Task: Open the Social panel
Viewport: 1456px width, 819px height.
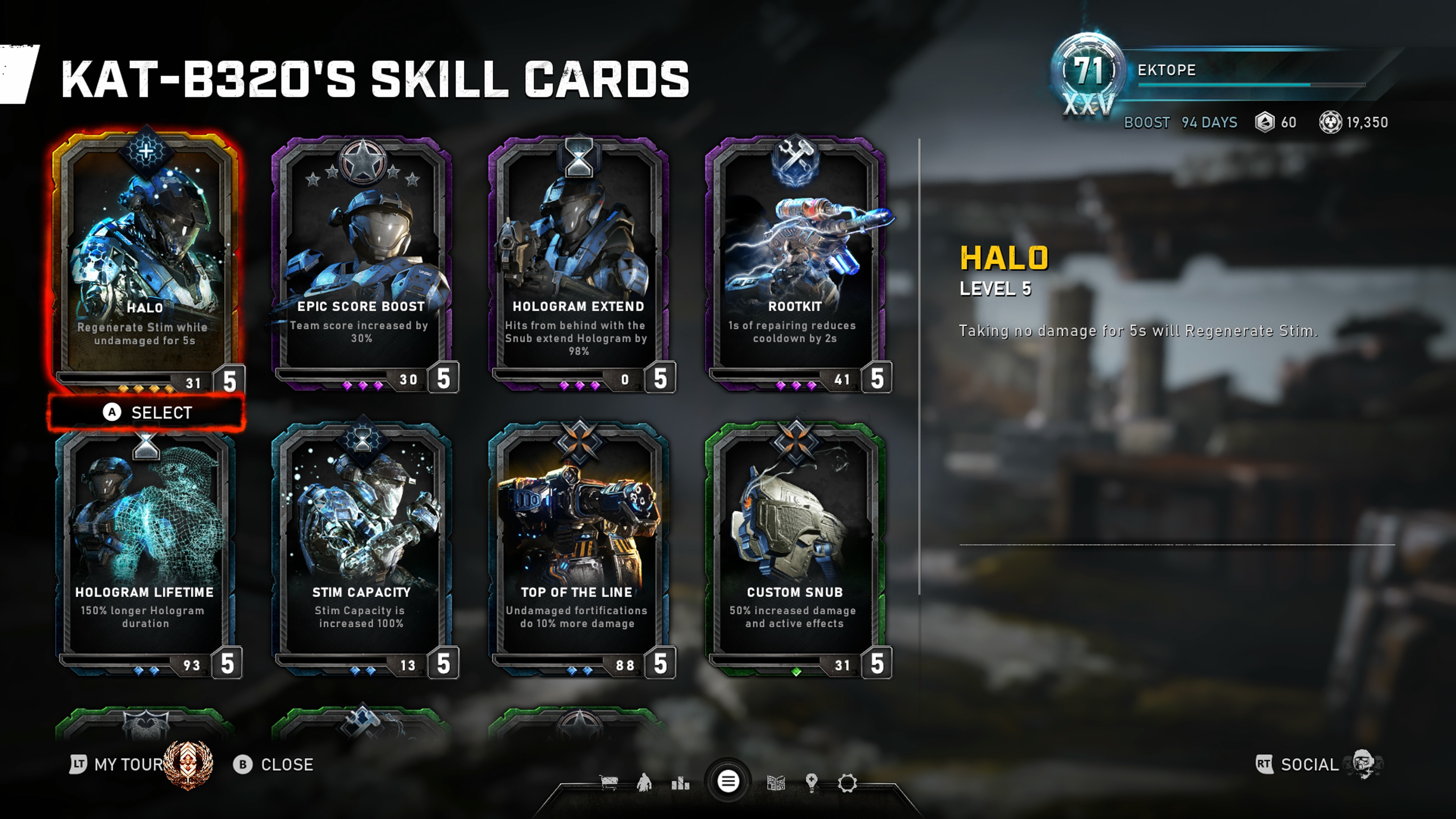Action: 1309,764
